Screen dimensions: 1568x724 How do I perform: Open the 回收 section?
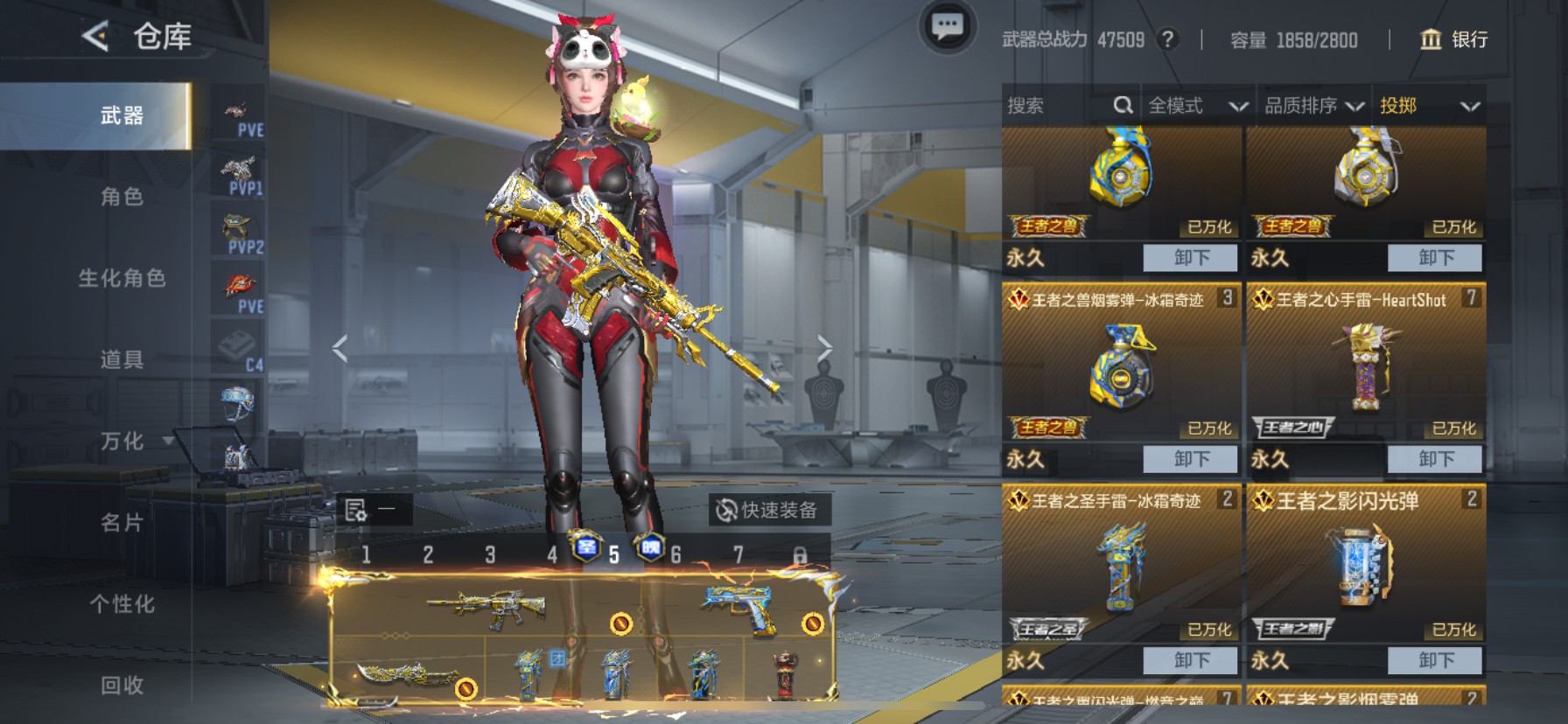tap(122, 685)
